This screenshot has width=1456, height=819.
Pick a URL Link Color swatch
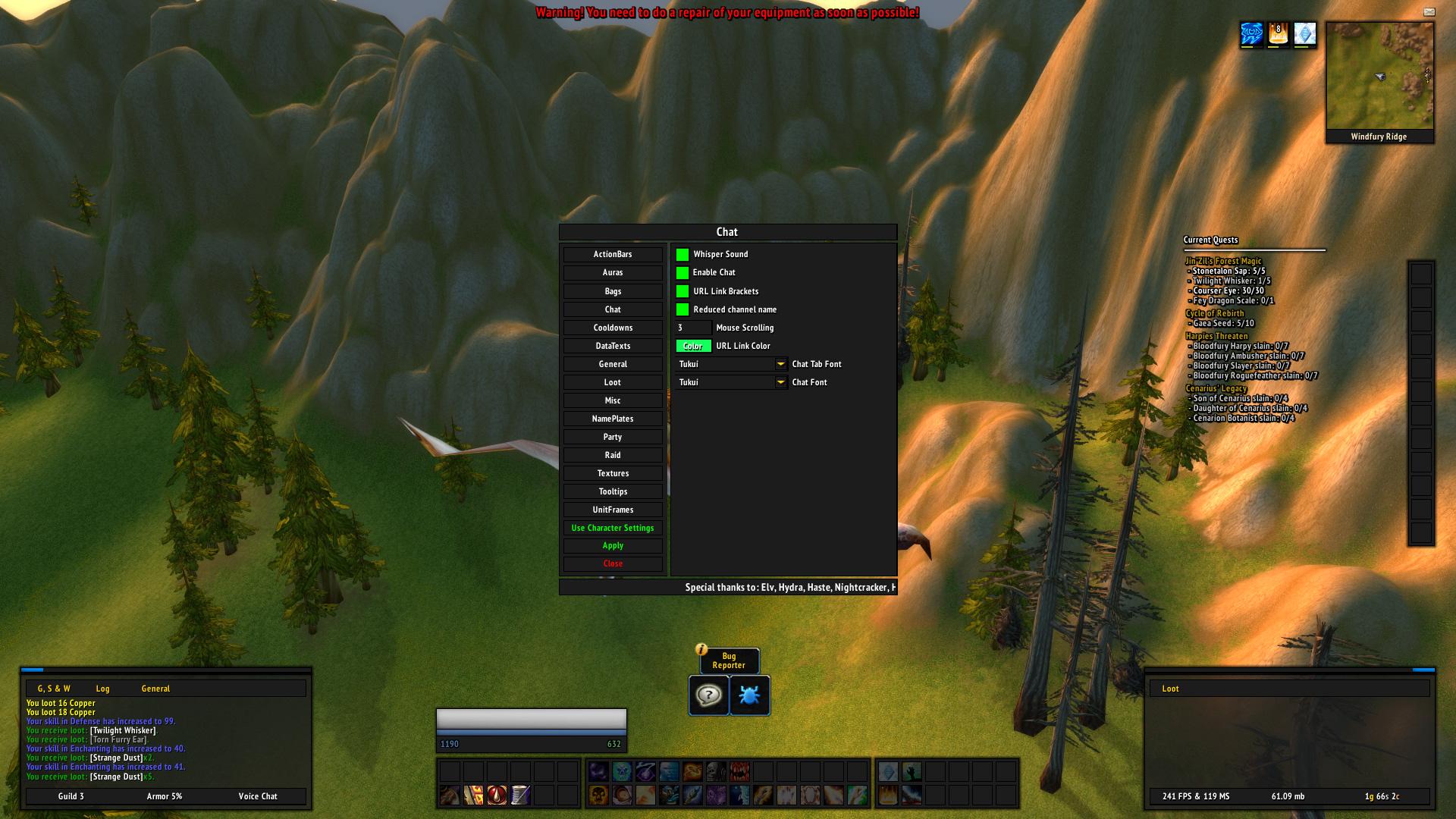pyautogui.click(x=693, y=346)
